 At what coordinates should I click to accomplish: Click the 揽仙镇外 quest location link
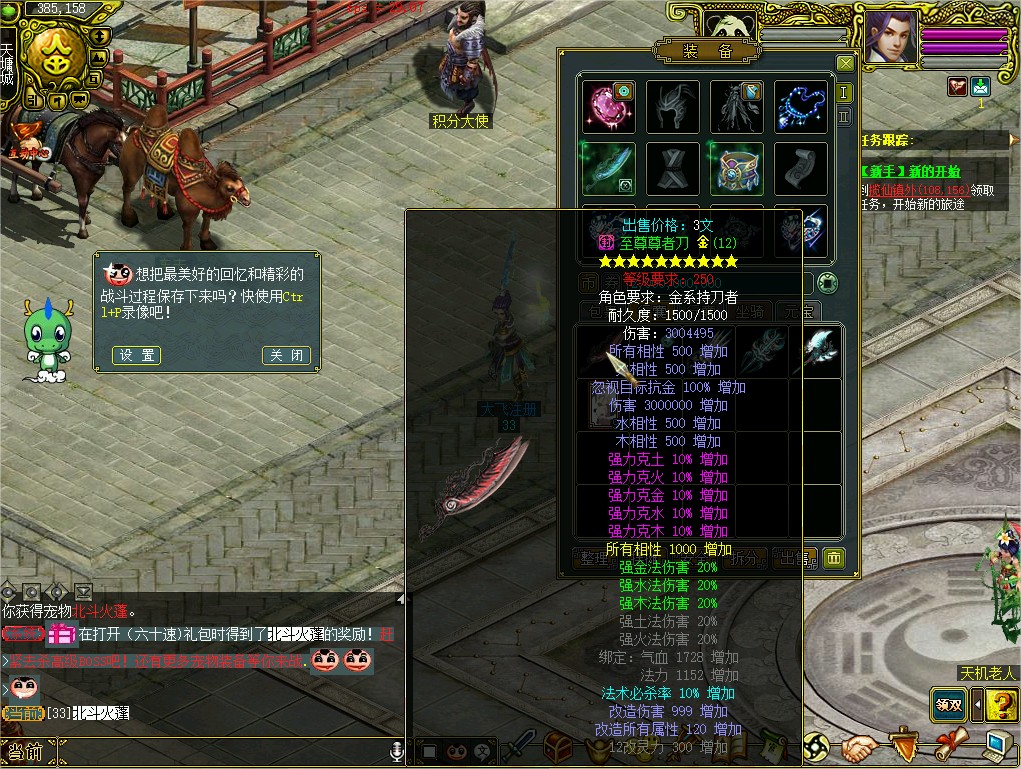click(895, 188)
